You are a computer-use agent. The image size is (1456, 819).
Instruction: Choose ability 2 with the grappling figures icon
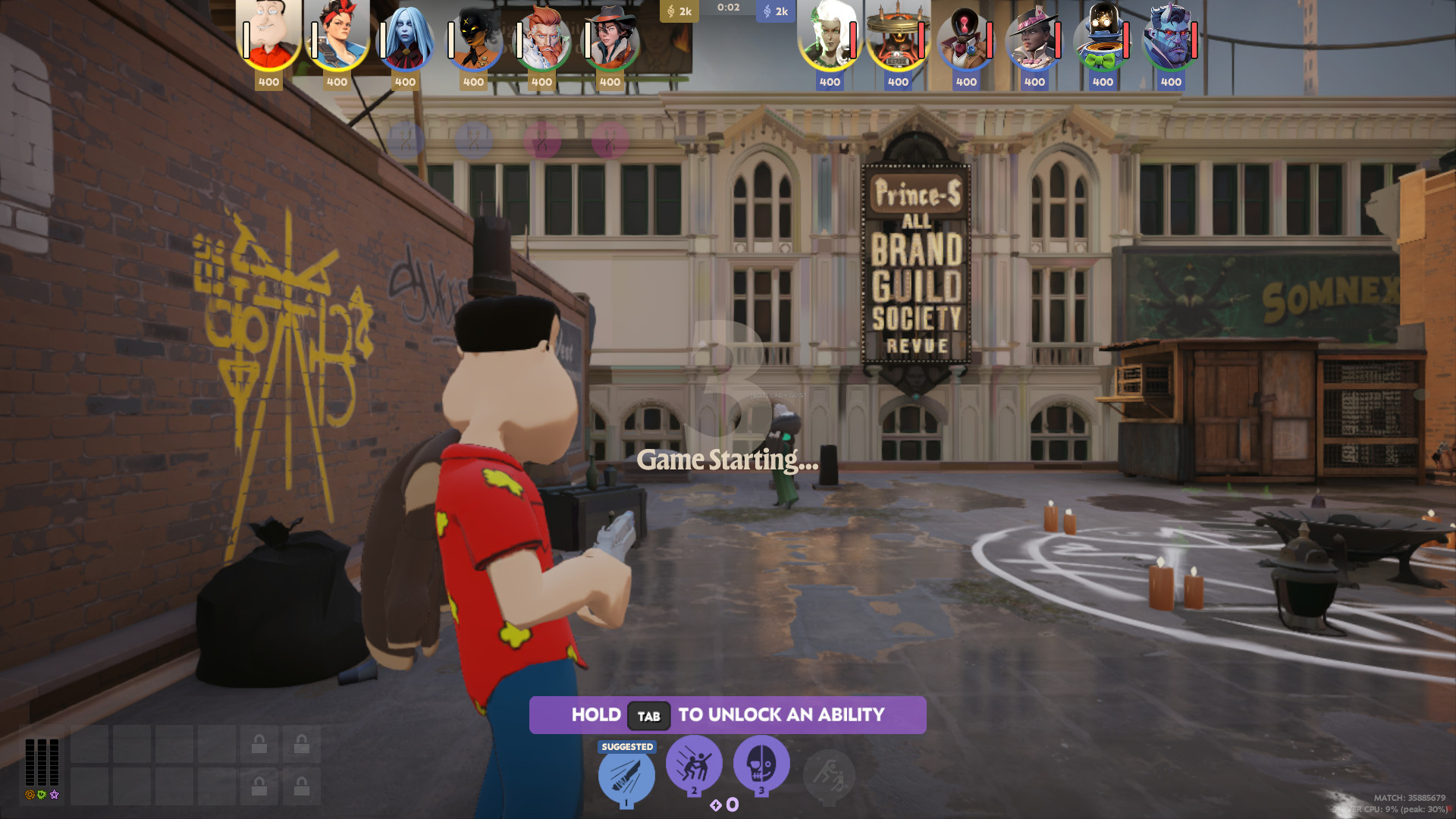(x=695, y=766)
